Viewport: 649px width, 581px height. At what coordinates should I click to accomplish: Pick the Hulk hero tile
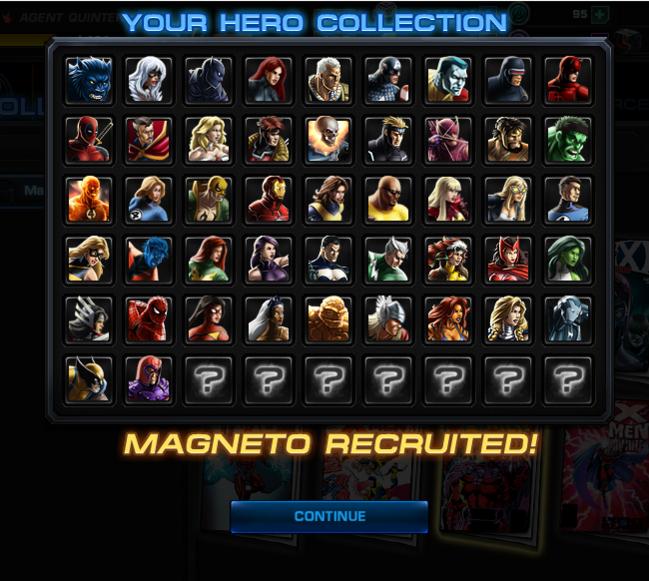coord(567,139)
